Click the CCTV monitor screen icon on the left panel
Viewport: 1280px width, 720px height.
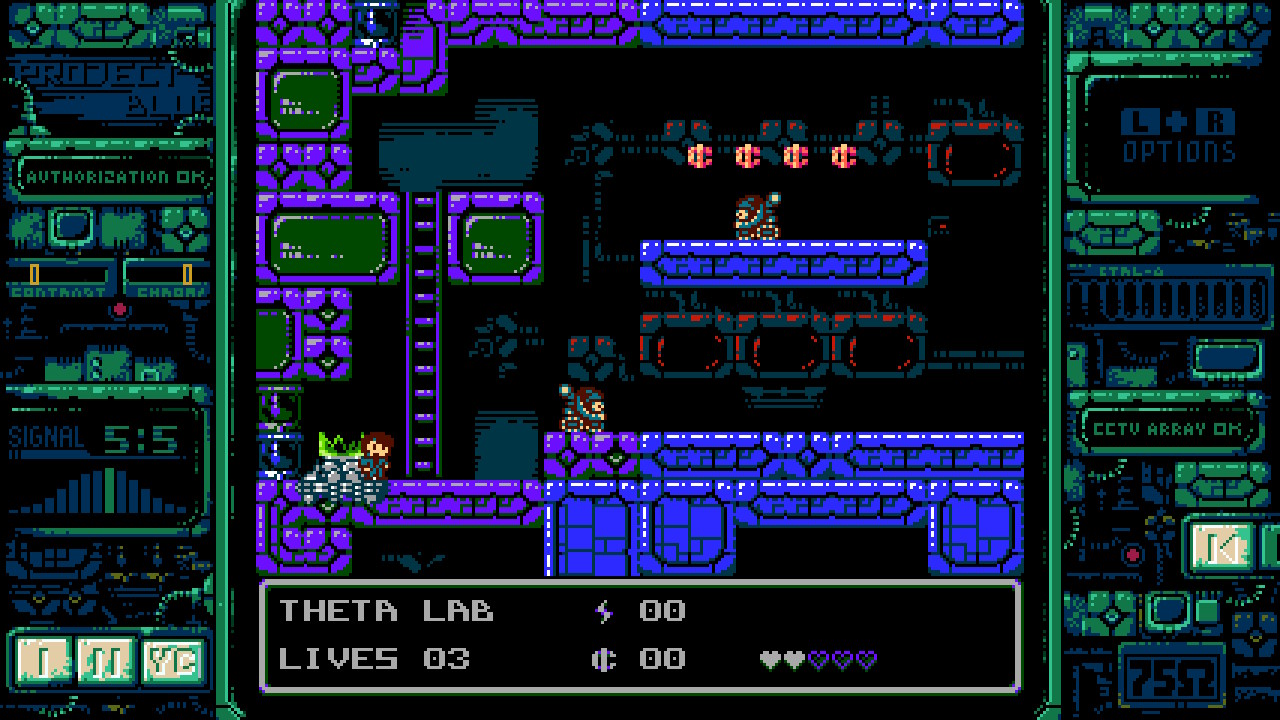71,226
